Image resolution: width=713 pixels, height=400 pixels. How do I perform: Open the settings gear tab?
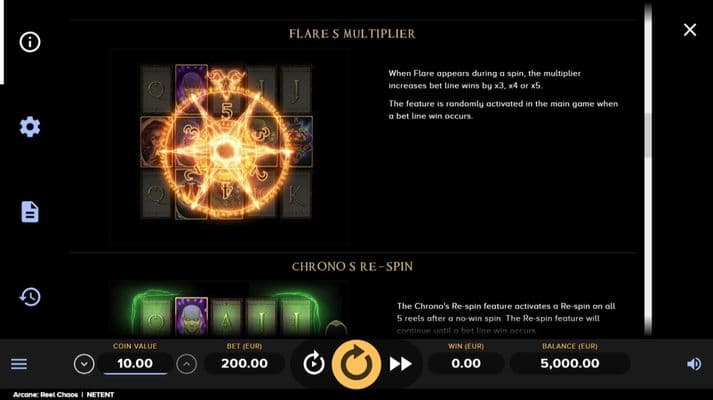coord(30,127)
